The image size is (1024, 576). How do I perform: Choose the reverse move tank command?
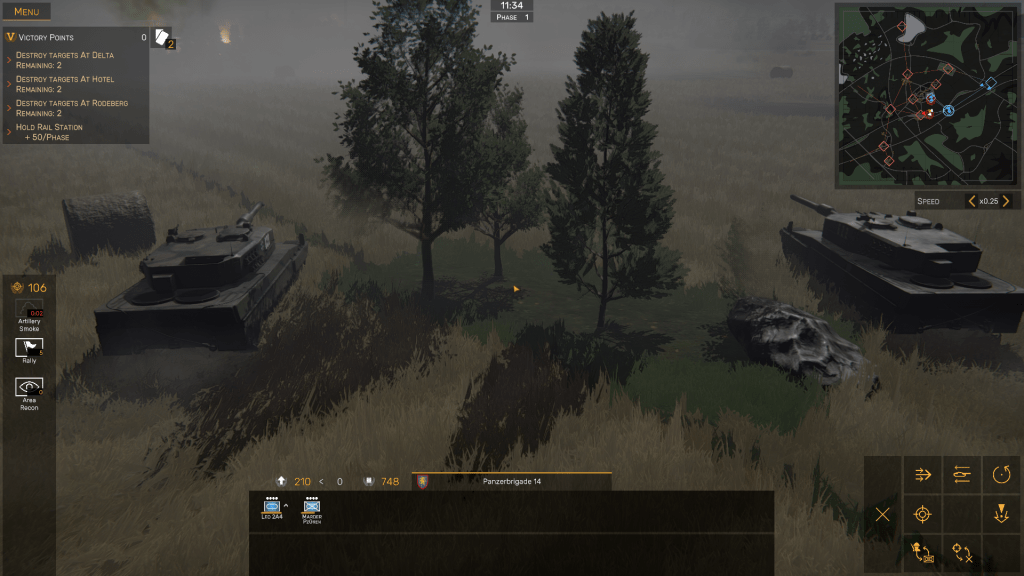pos(962,475)
